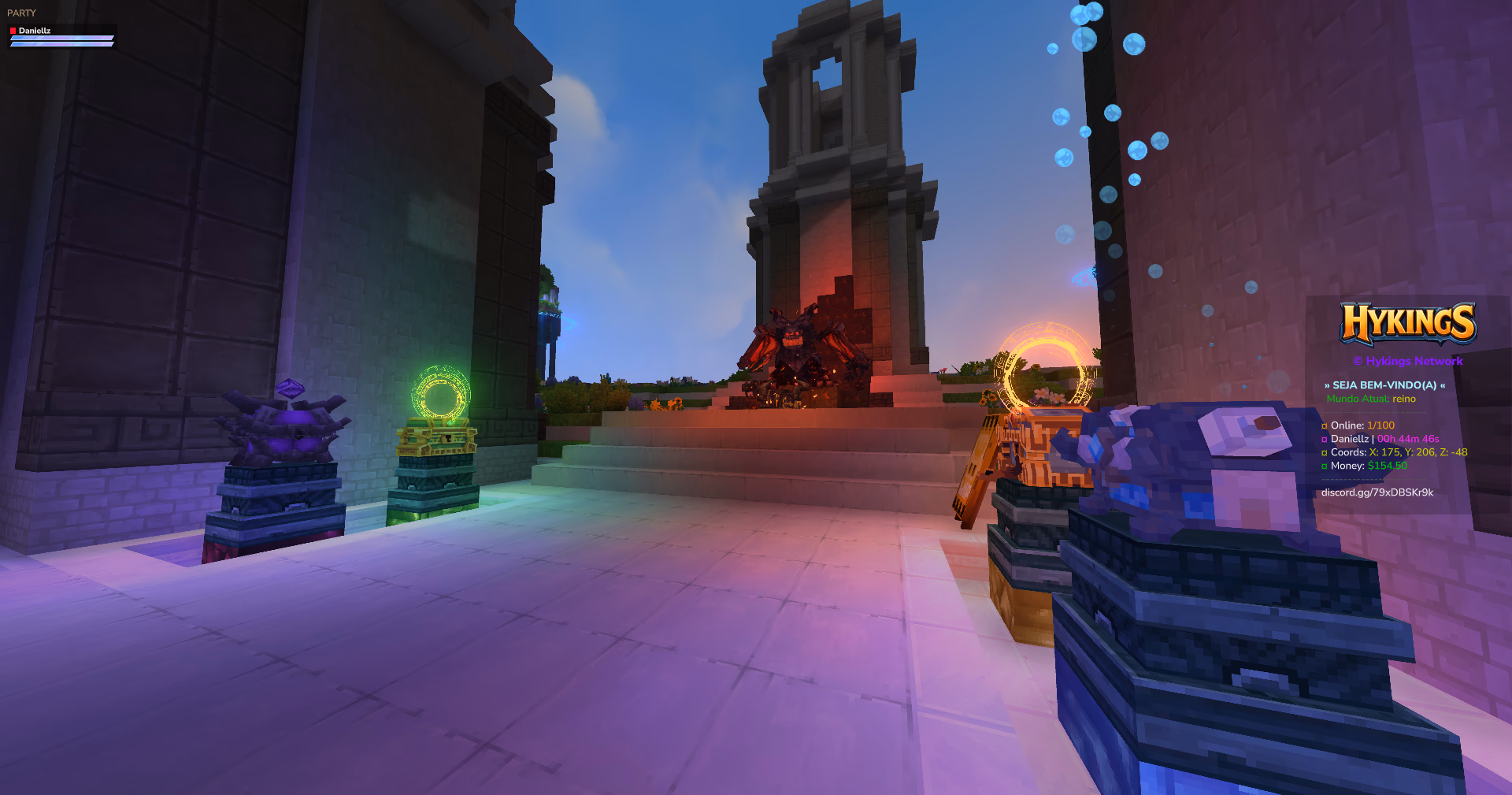Click the PARTY header label
This screenshot has width=1512, height=795.
point(21,13)
